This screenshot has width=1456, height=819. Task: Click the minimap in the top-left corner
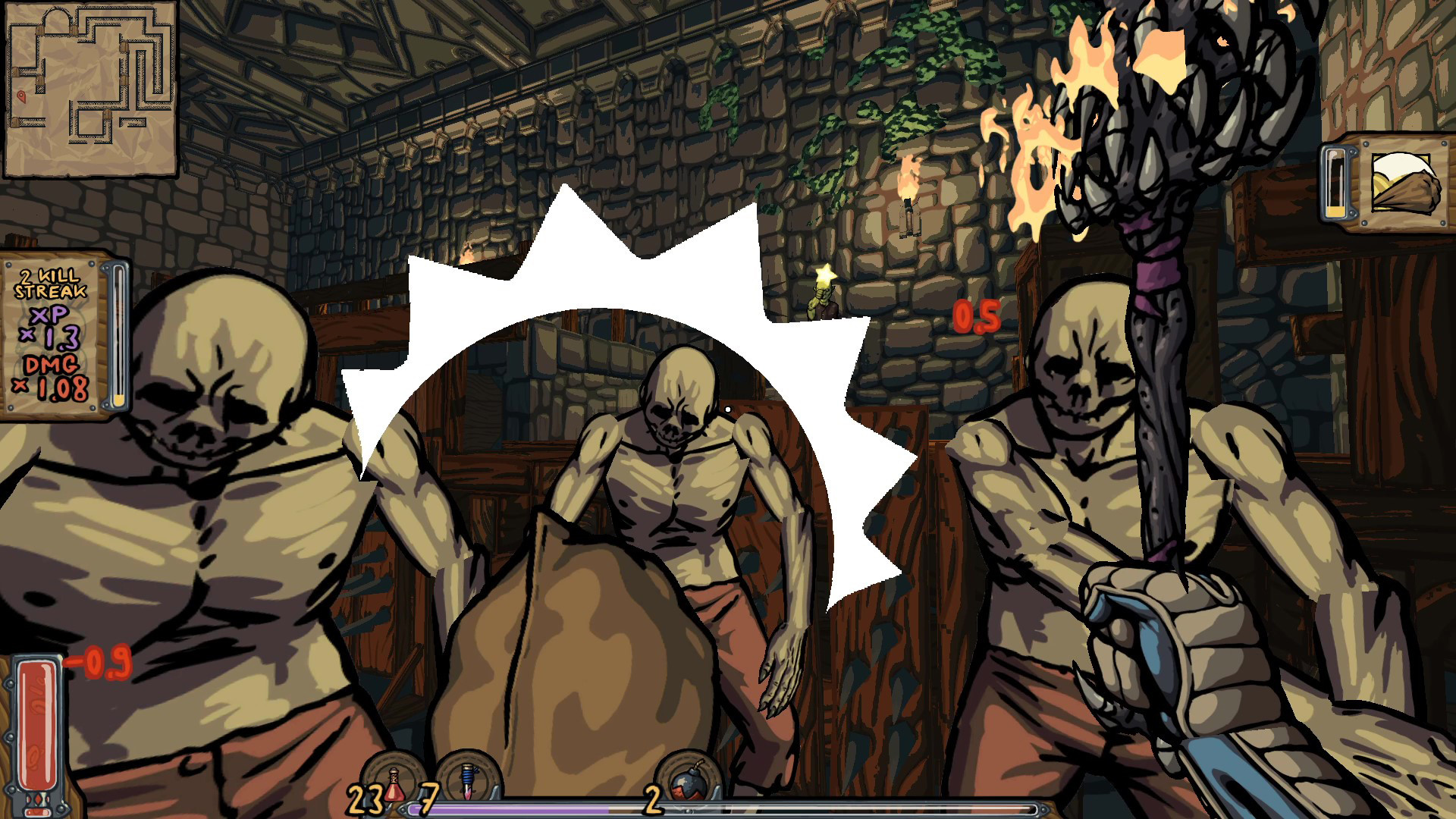pyautogui.click(x=91, y=87)
